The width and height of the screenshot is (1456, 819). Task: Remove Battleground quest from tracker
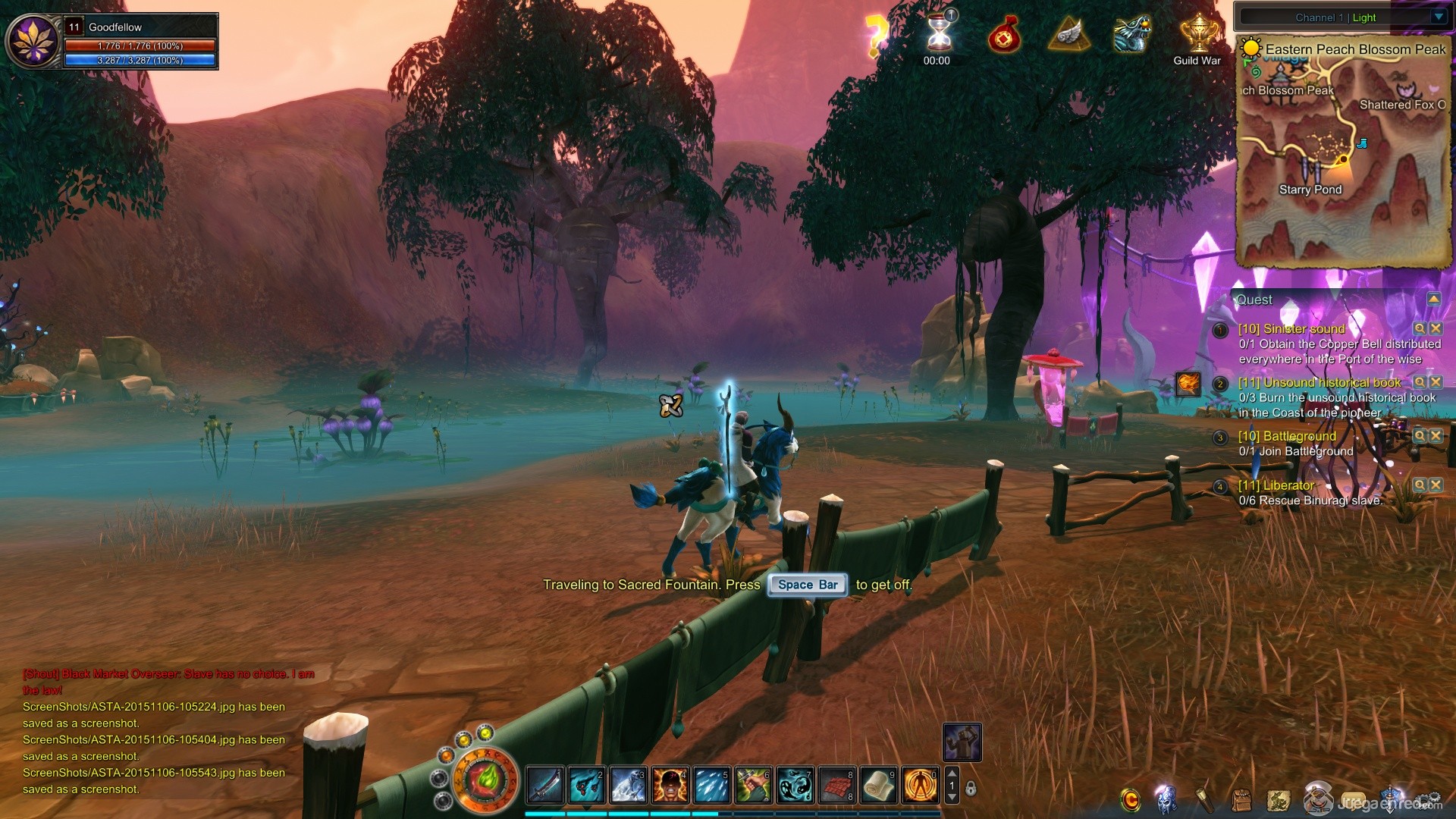click(1436, 436)
